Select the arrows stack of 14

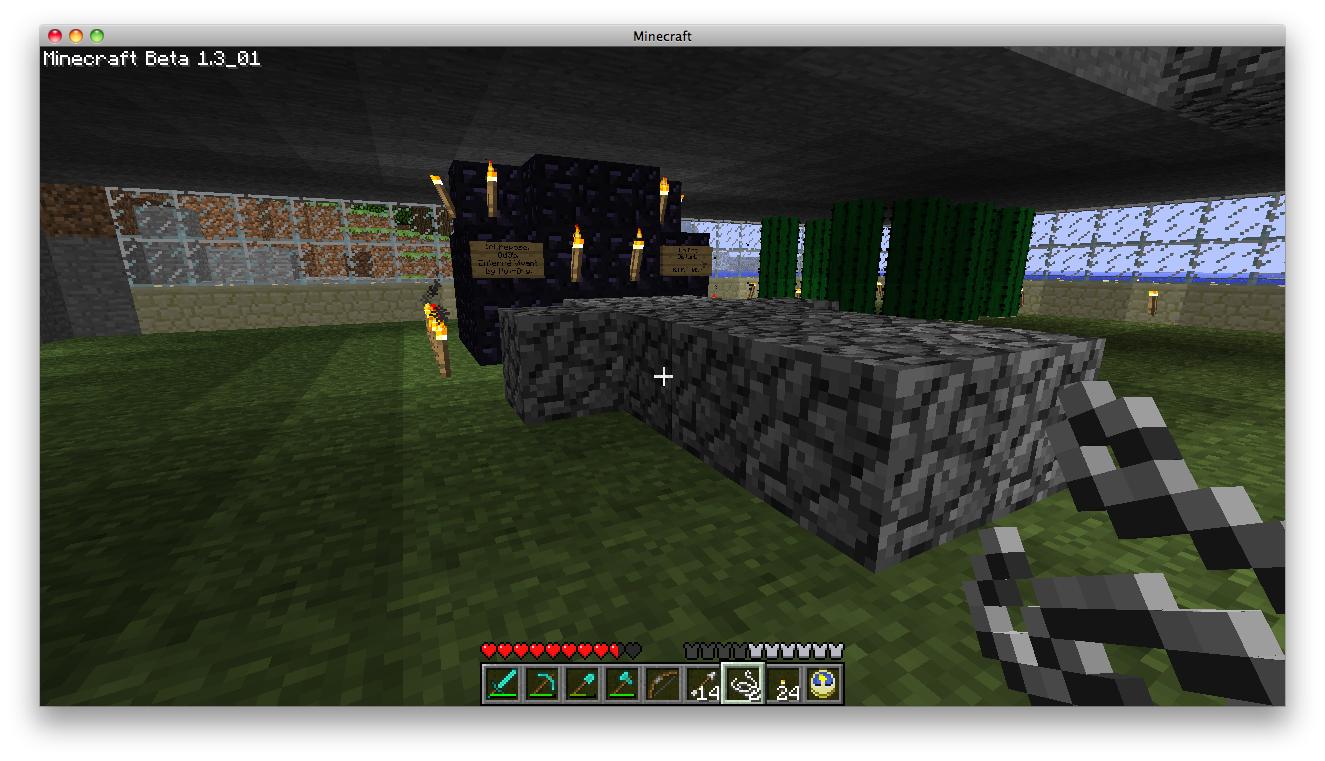point(702,684)
